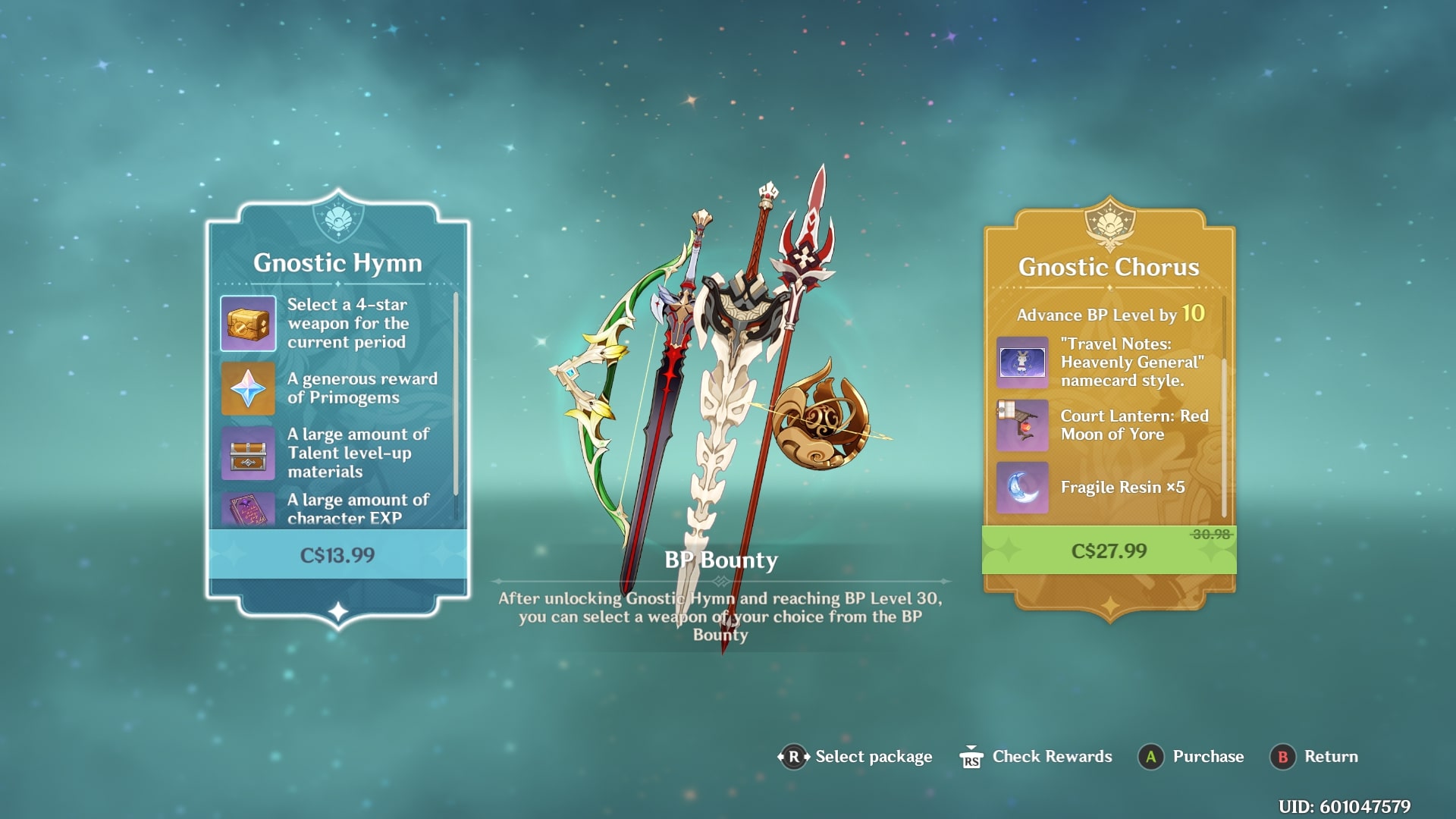Image resolution: width=1456 pixels, height=819 pixels.
Task: Click the C$27.99 green price bar
Action: pos(1109,551)
